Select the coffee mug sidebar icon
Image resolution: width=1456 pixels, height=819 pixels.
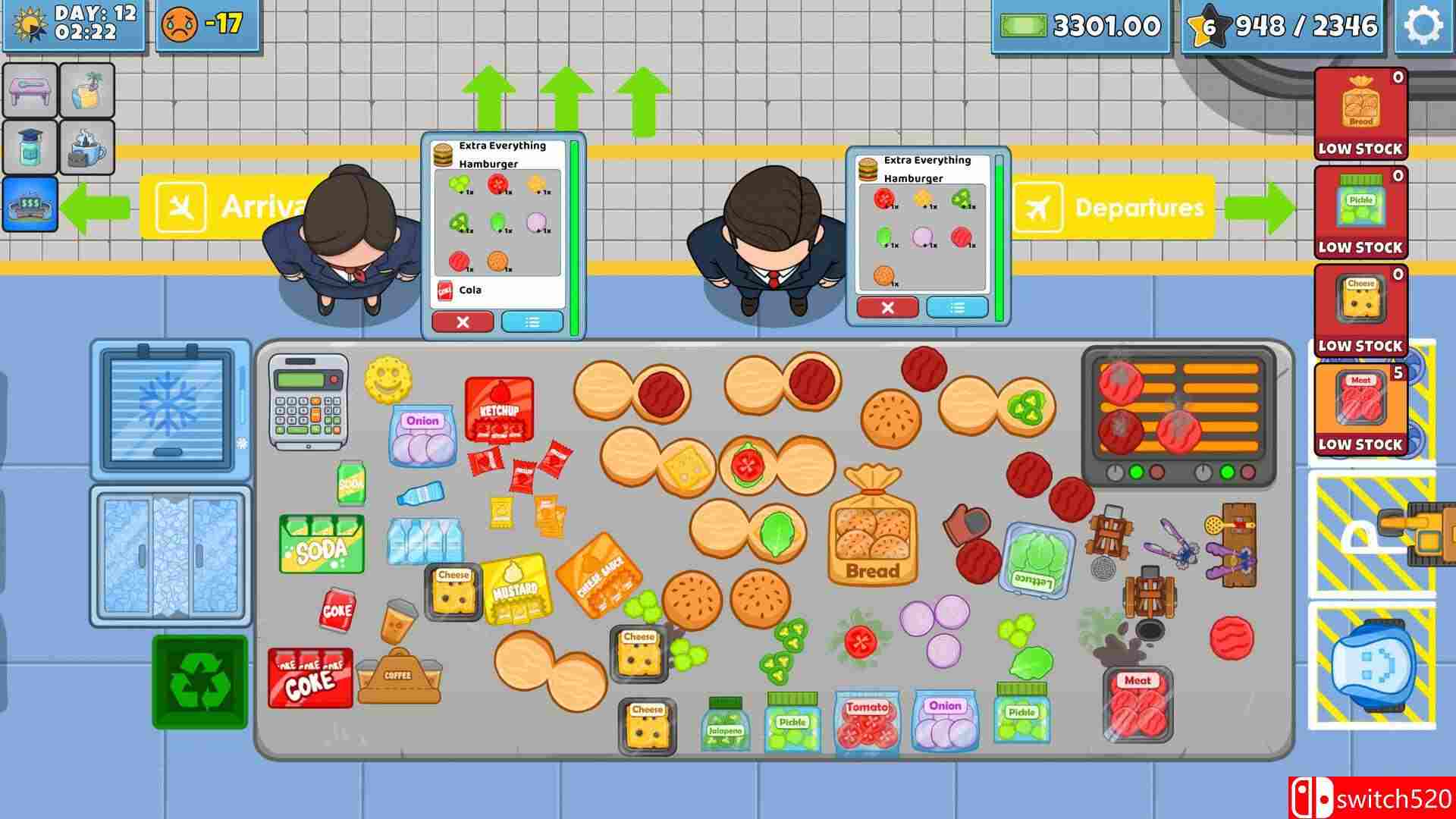pos(85,148)
